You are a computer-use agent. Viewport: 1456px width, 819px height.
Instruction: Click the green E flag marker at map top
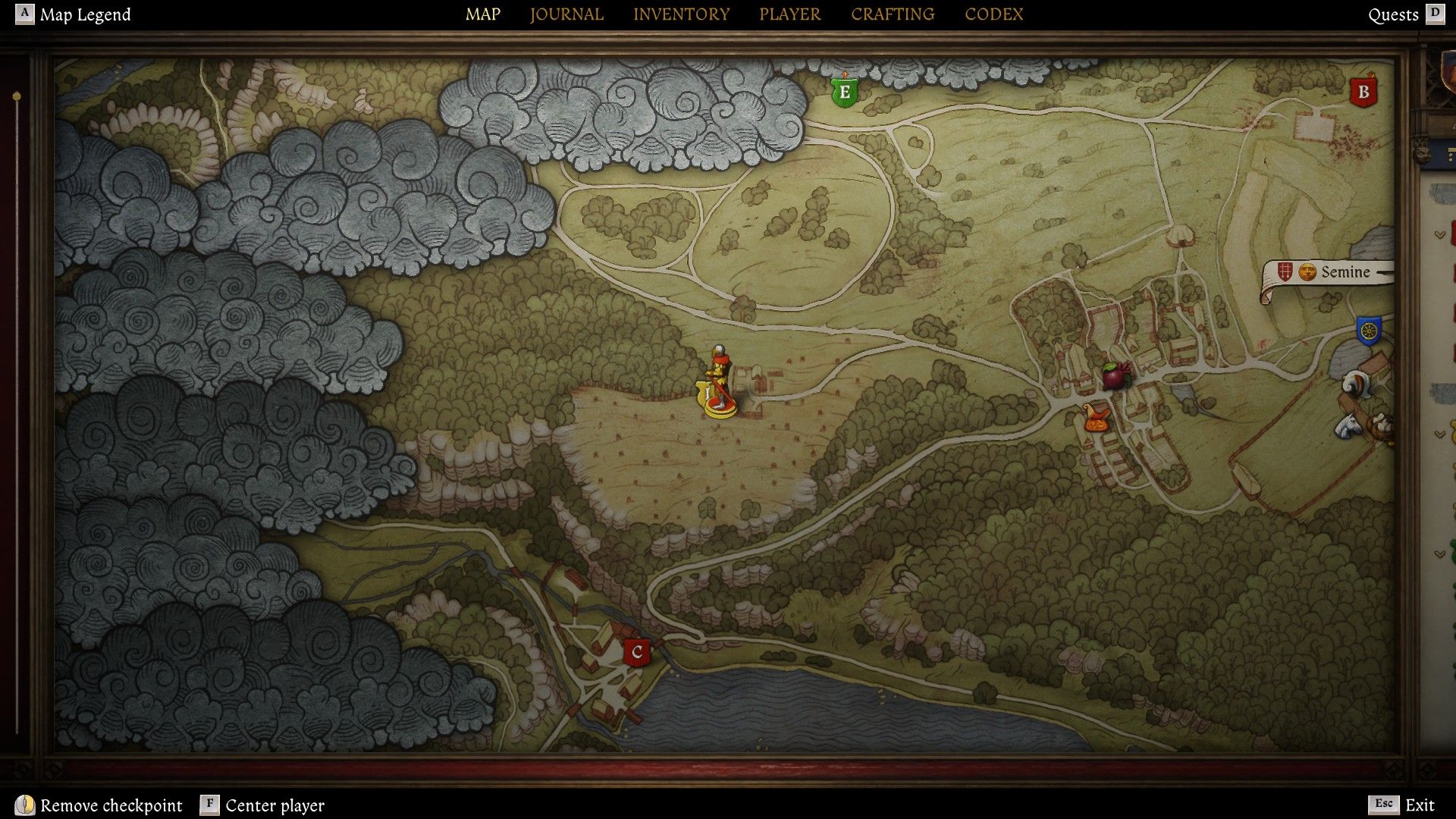[844, 91]
